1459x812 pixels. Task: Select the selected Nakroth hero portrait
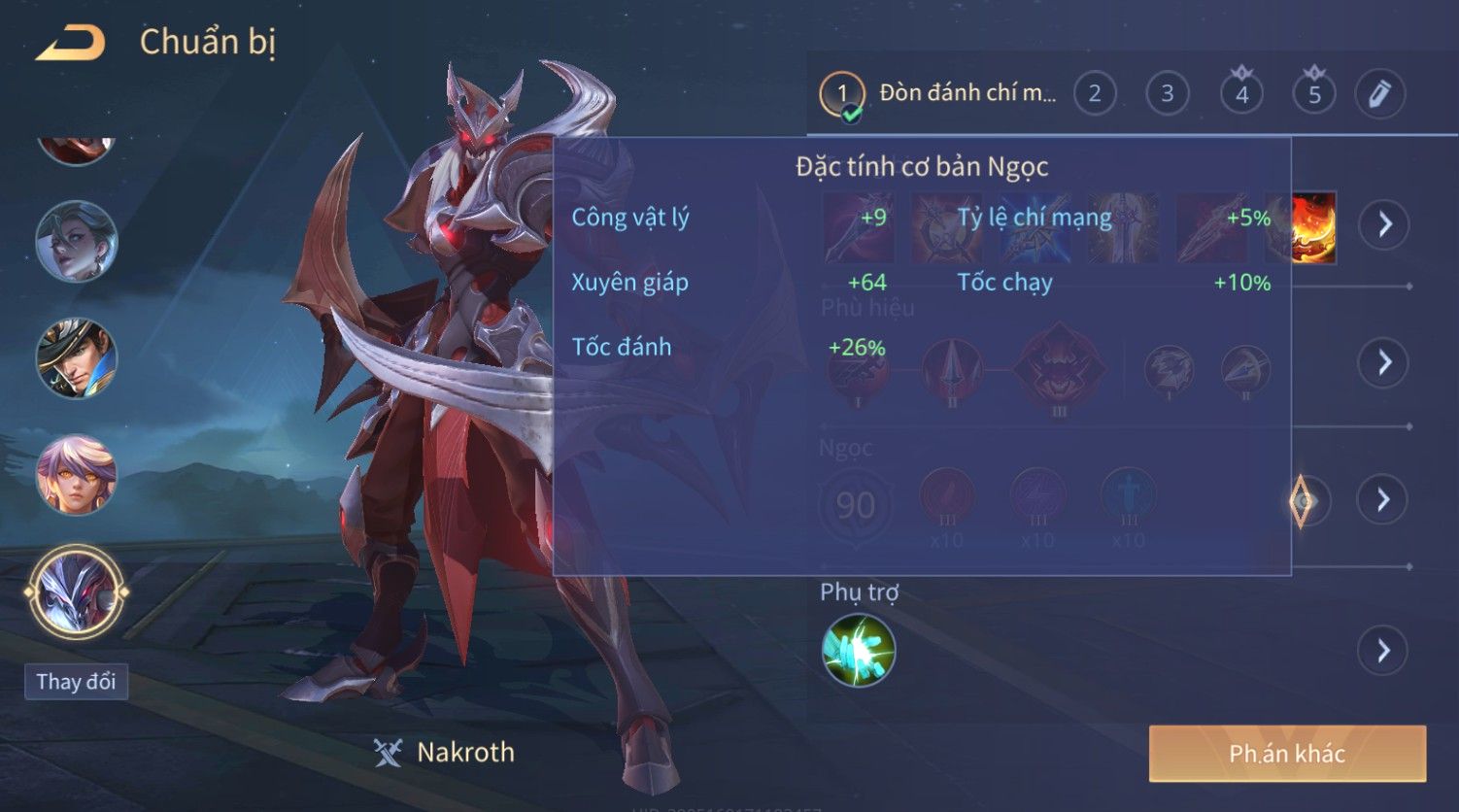point(77,592)
